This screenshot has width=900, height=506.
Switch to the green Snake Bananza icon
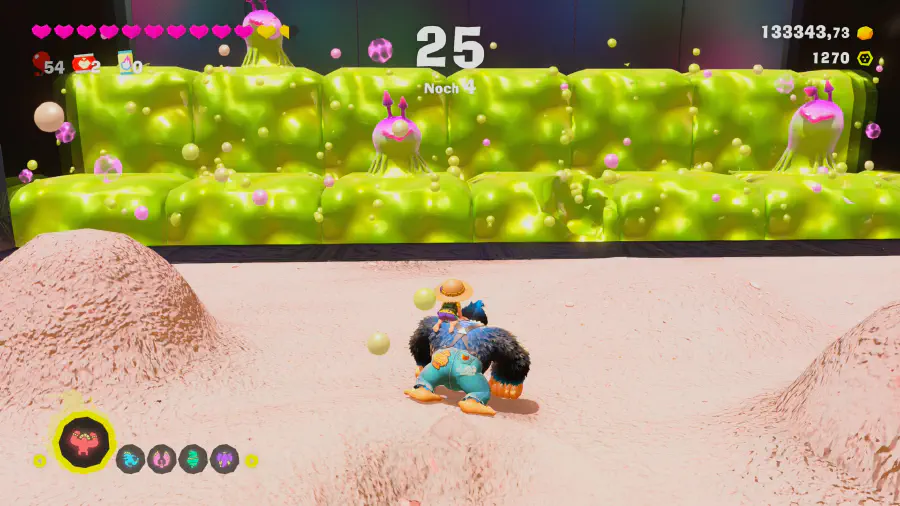(192, 459)
